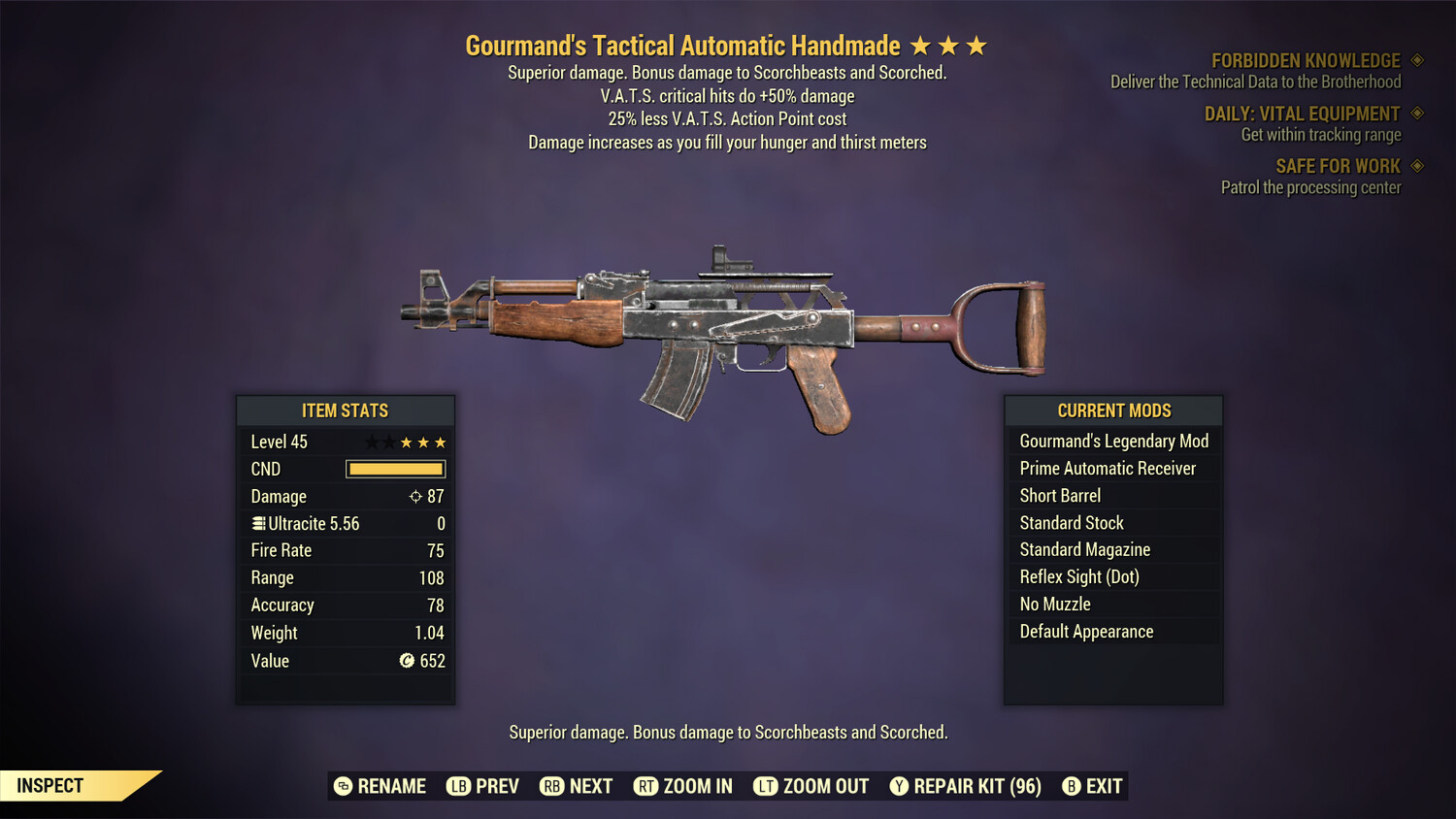The width and height of the screenshot is (1456, 819).
Task: Choose Zoom In on the weapon
Action: 683,786
